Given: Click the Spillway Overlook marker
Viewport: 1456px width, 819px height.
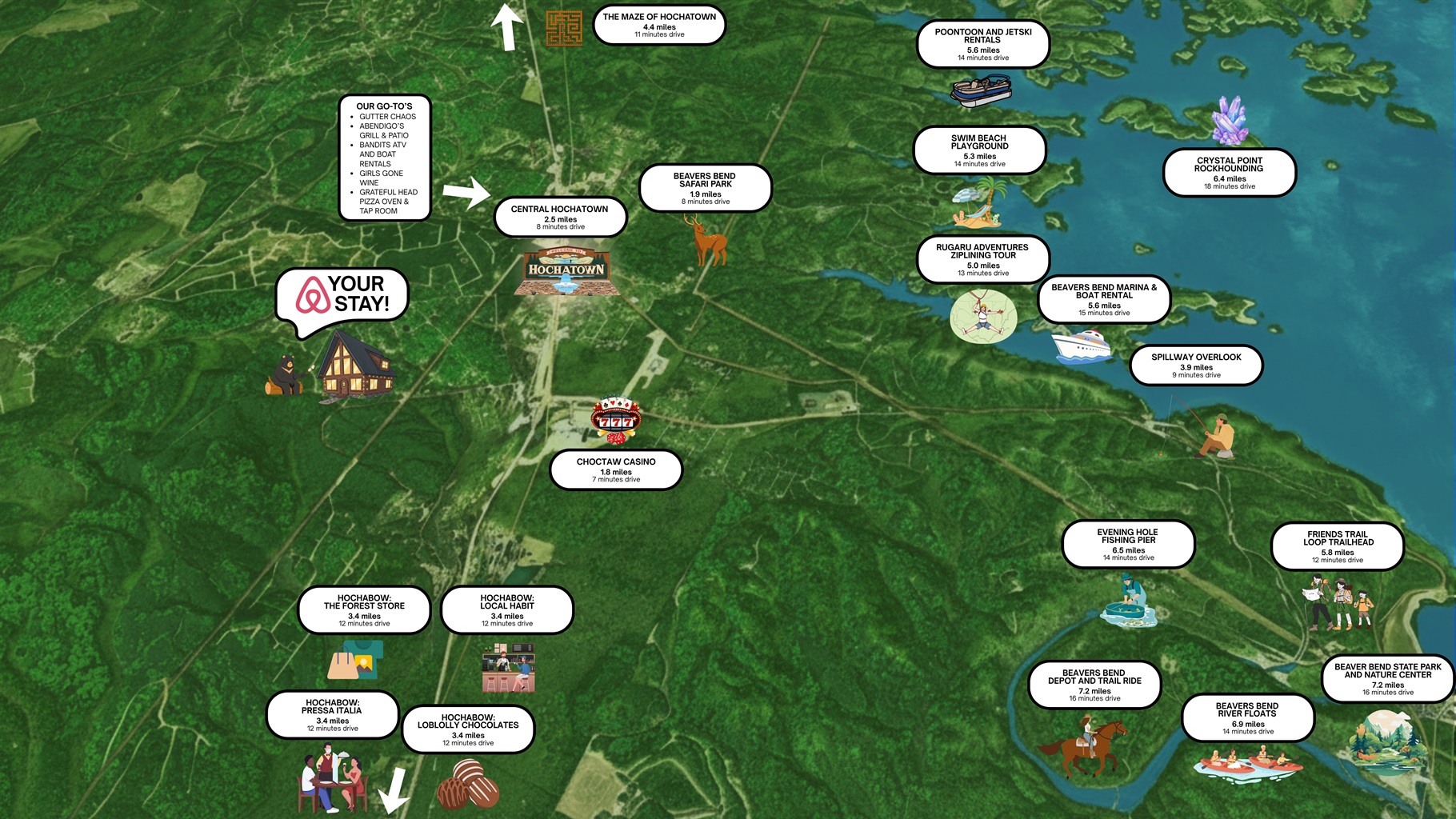Looking at the screenshot, I should tap(1196, 366).
